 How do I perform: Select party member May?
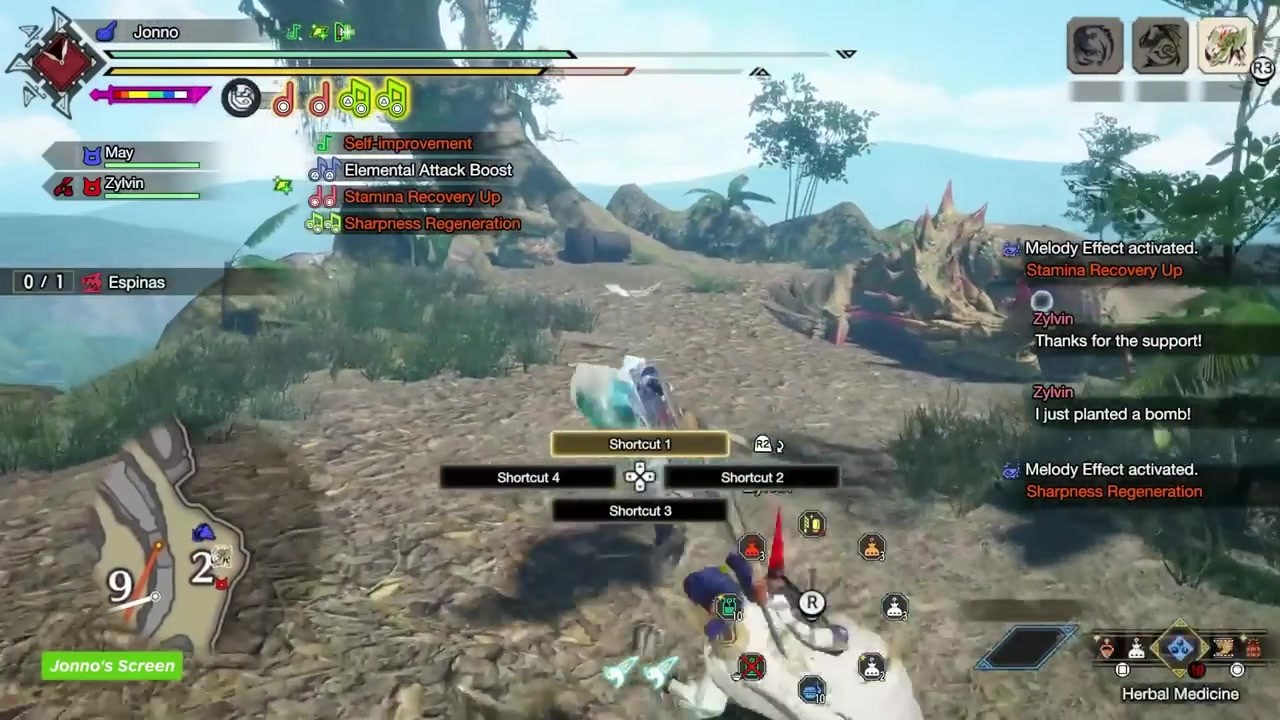pyautogui.click(x=119, y=153)
